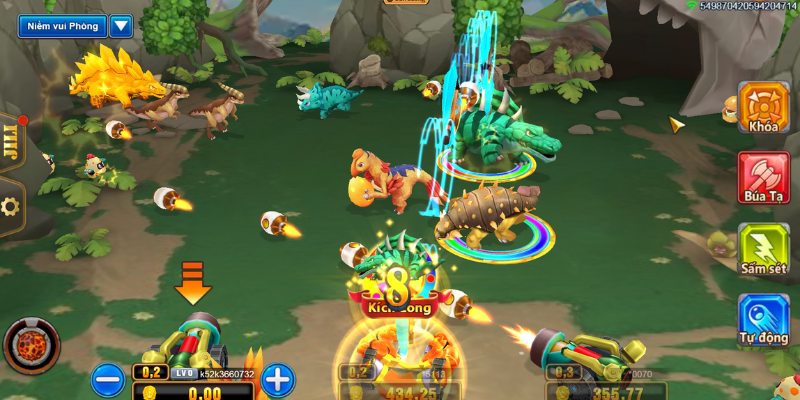Decrease bet with the minus button

(107, 379)
